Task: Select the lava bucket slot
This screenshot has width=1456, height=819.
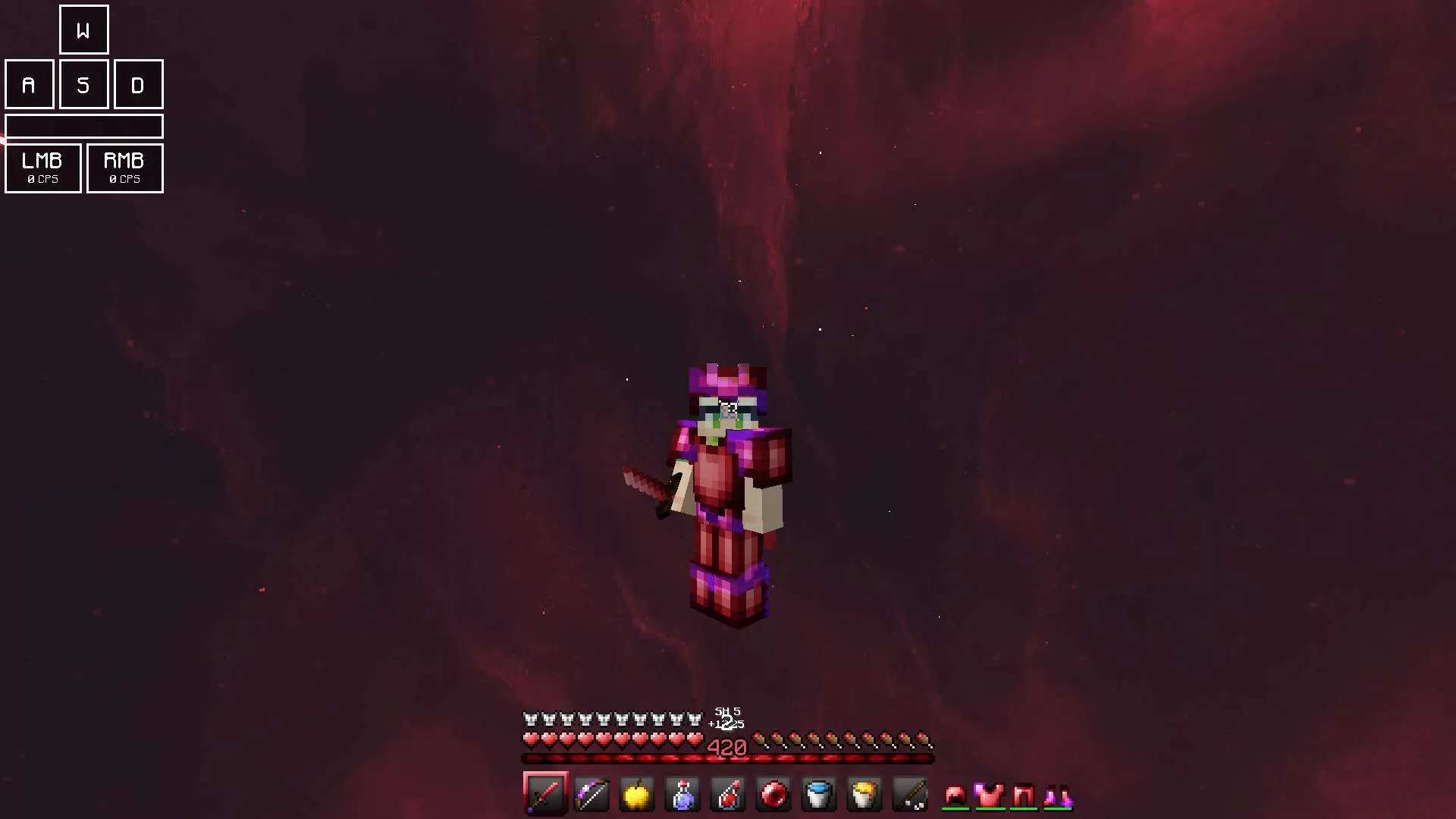Action: point(864,795)
